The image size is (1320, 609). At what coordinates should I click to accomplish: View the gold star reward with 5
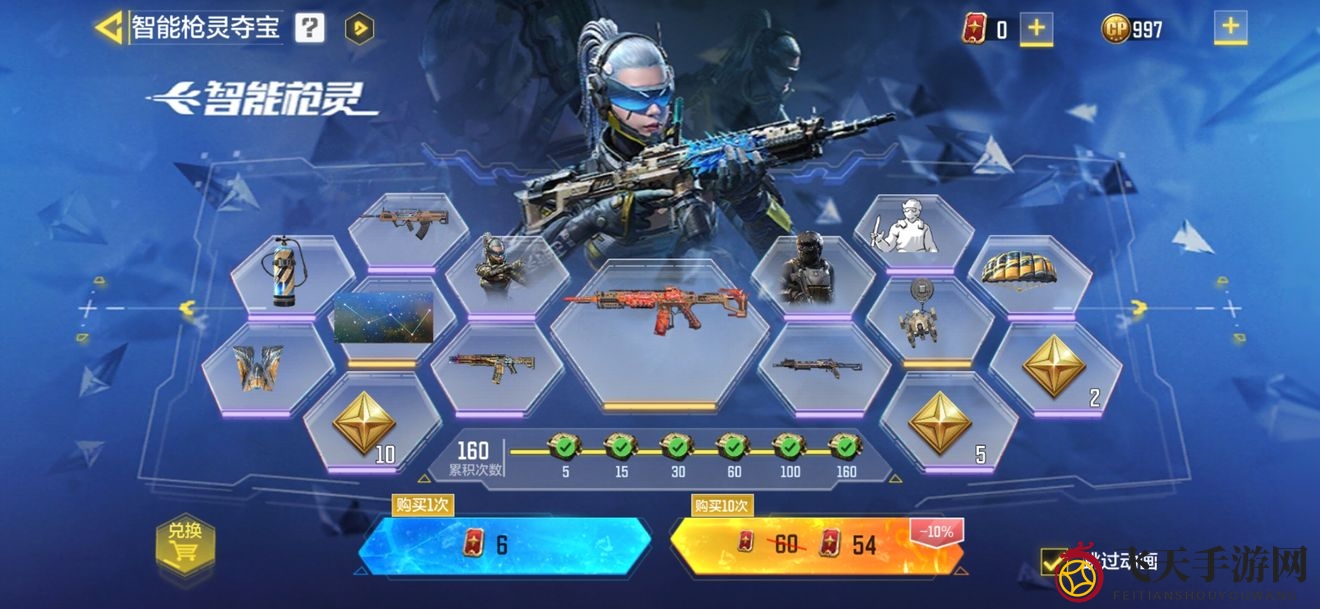coord(942,423)
